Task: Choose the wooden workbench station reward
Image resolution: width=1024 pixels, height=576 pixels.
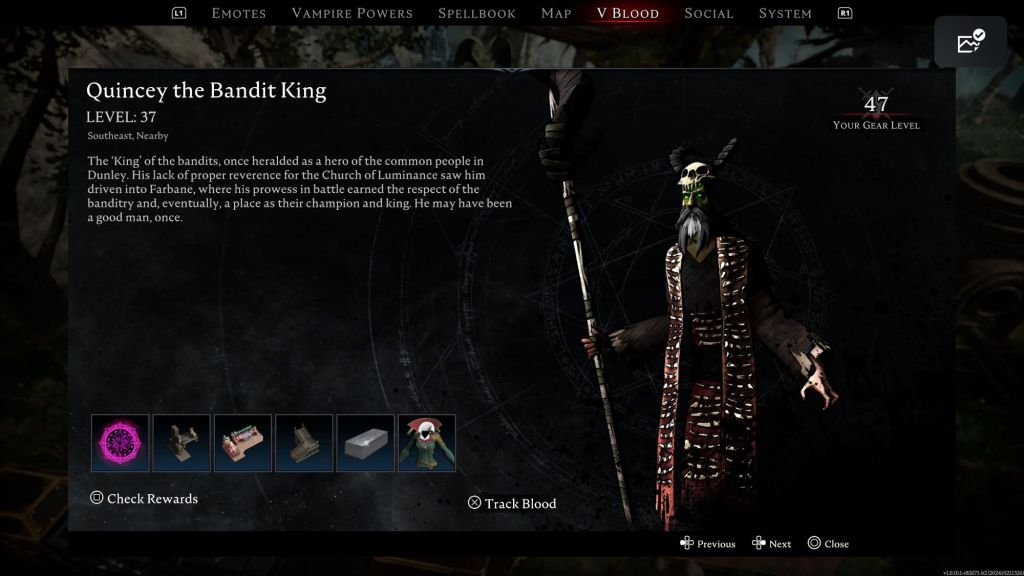Action: (181, 443)
